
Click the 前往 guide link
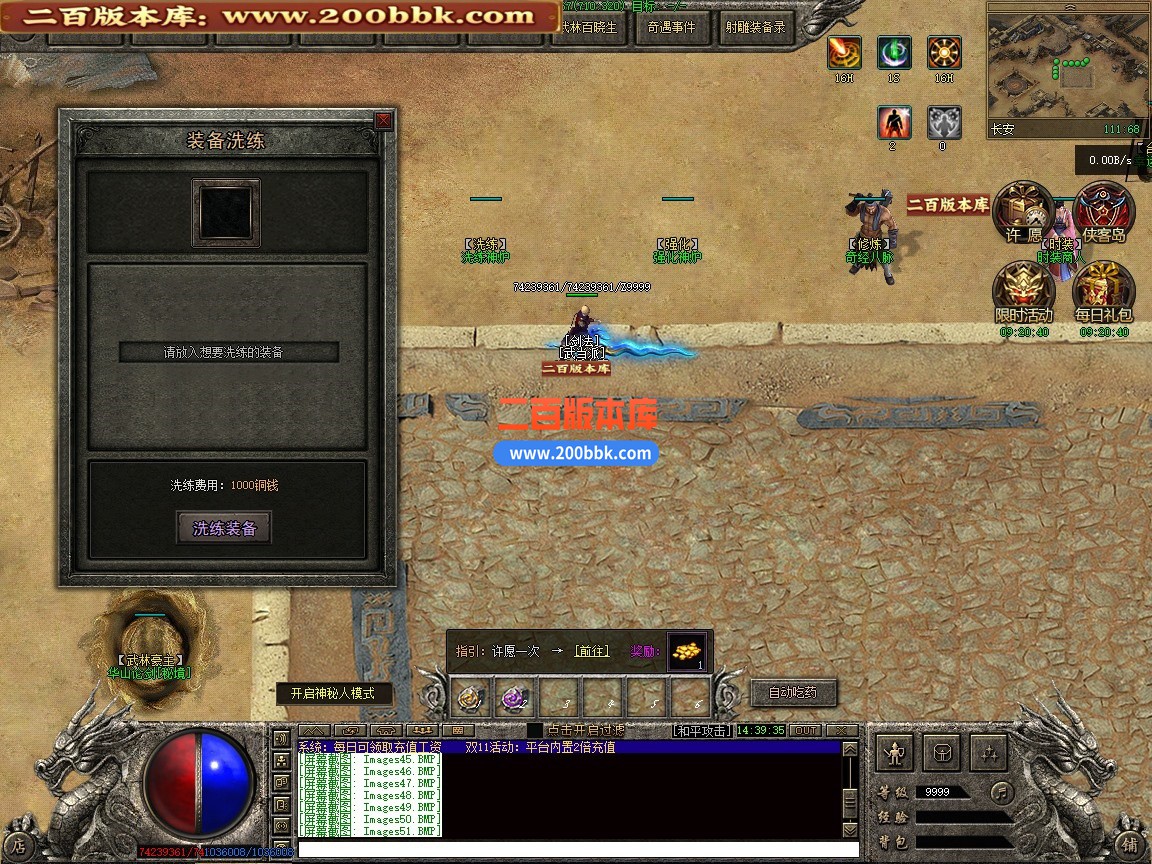[592, 651]
